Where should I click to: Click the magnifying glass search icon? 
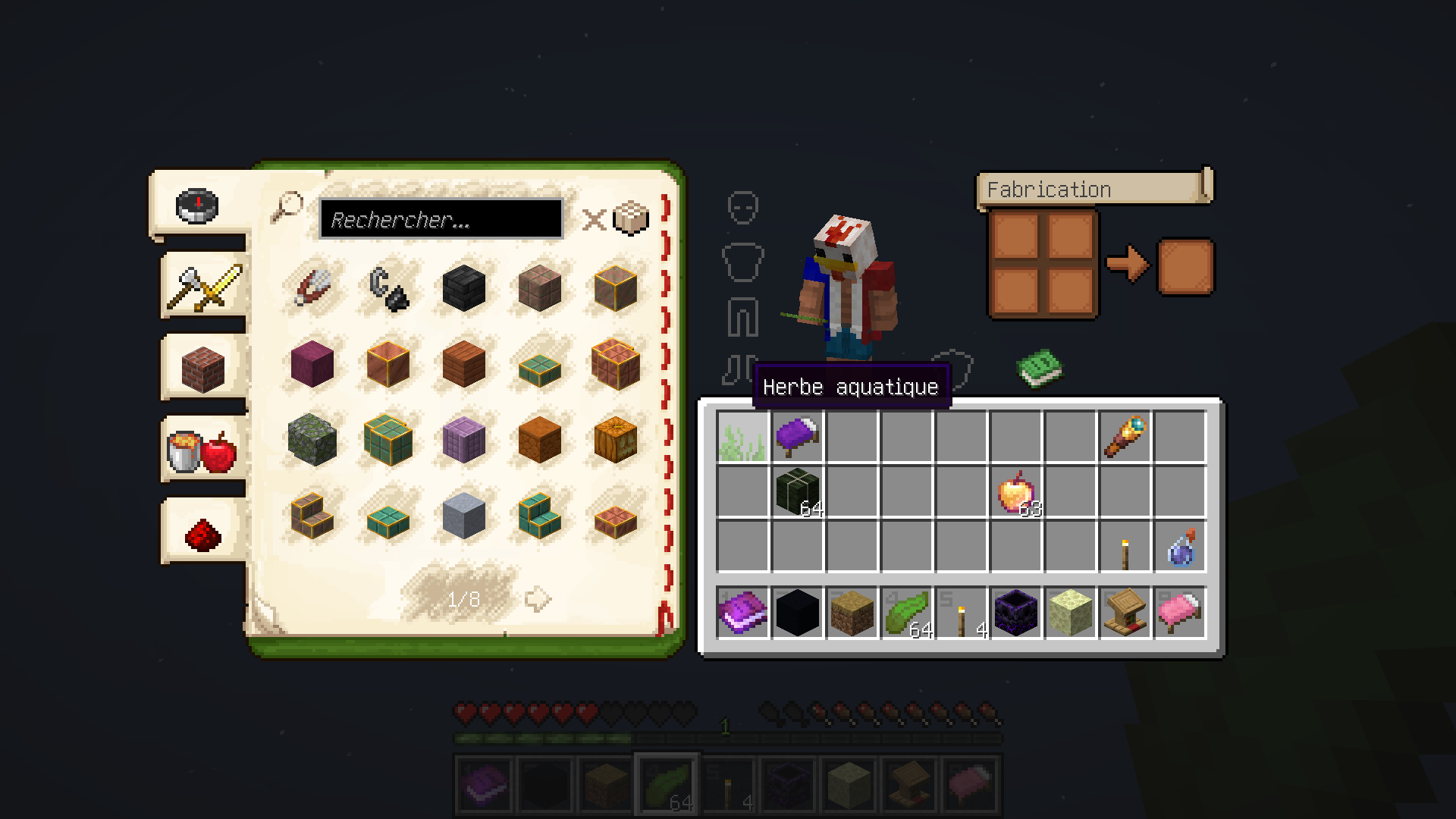[x=287, y=206]
